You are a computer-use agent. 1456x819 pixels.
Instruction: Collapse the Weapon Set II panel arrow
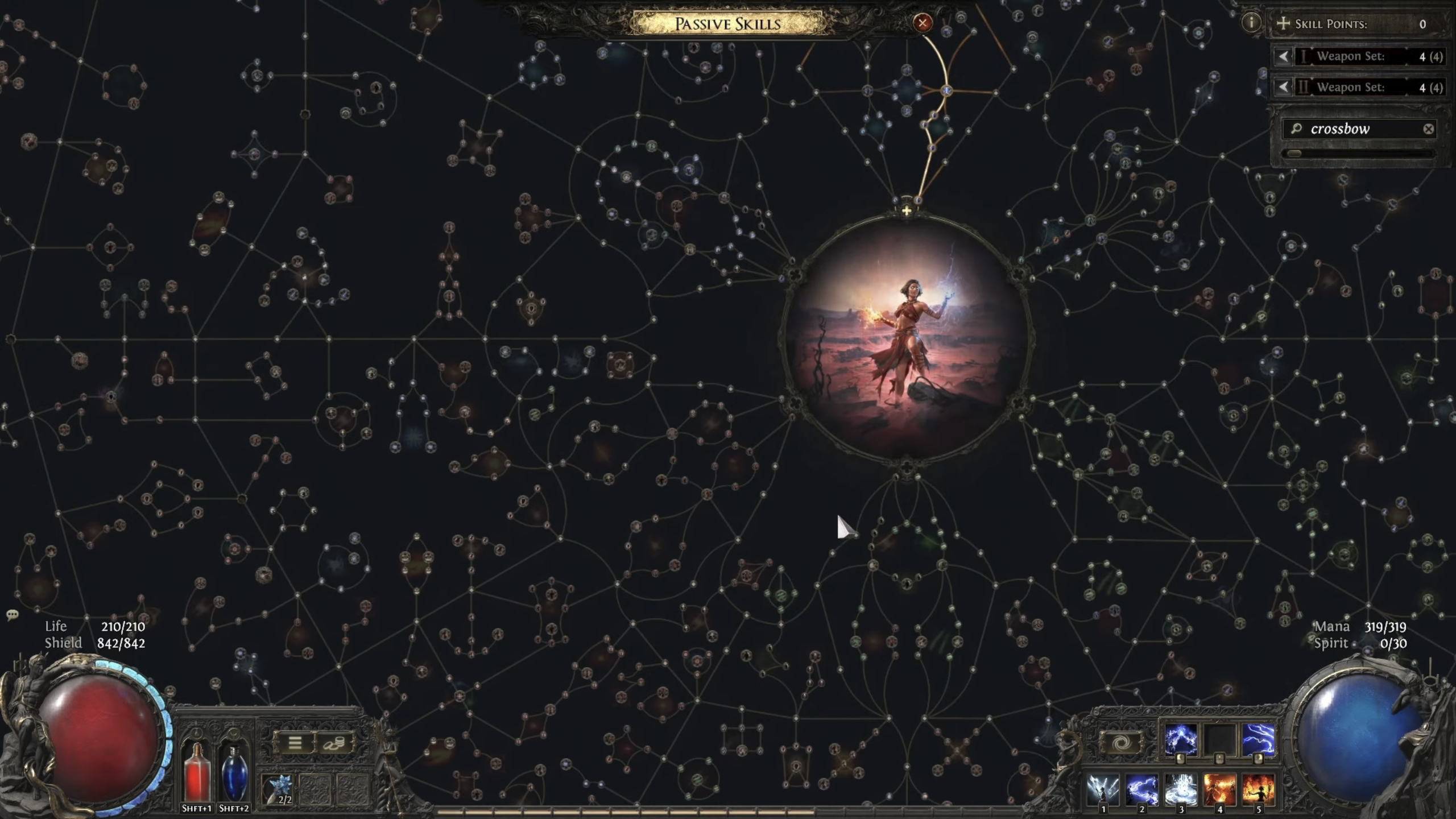tap(1284, 88)
